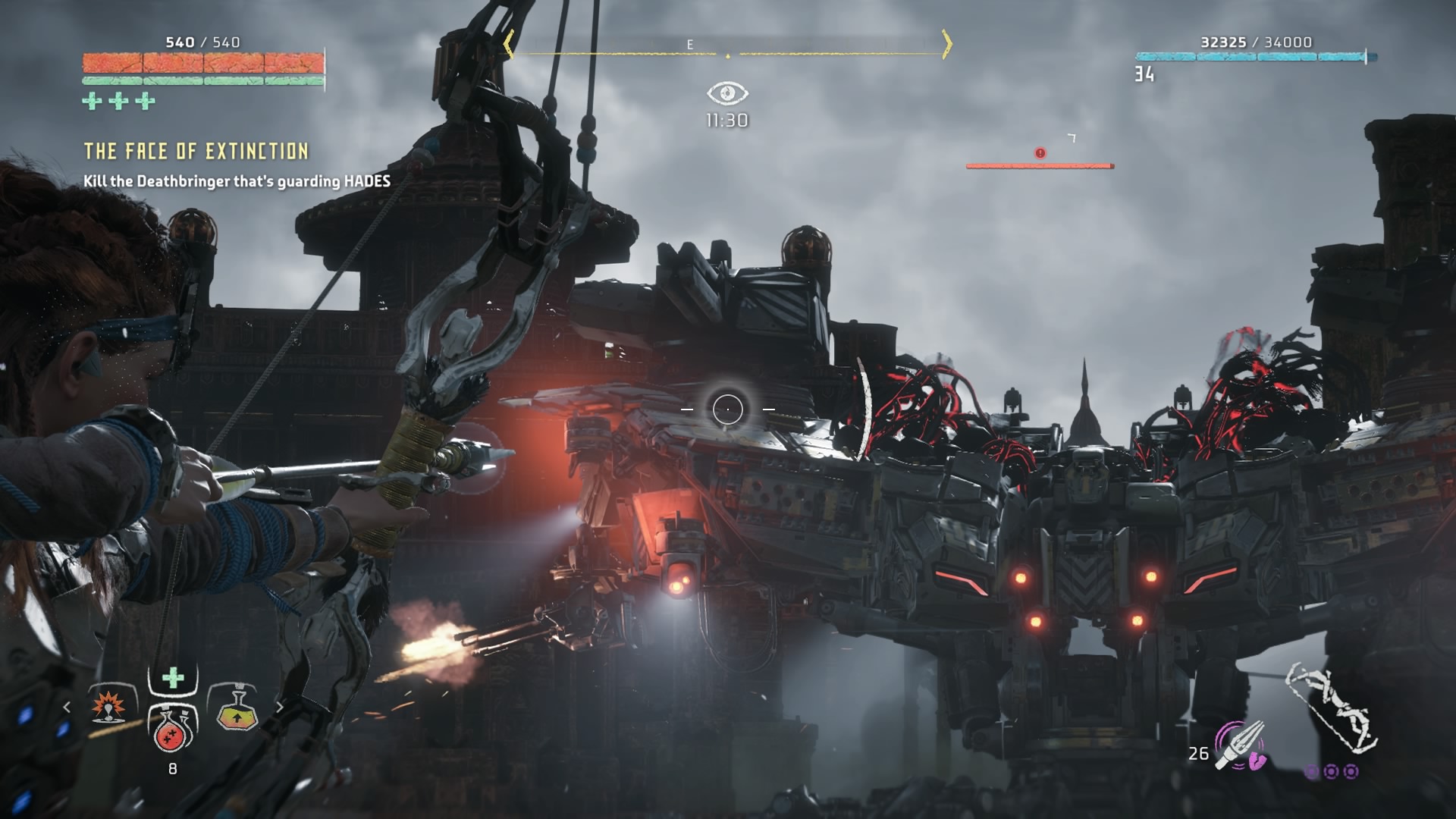The width and height of the screenshot is (1456, 819).
Task: Use the green medicine pouch cross
Action: (x=173, y=677)
